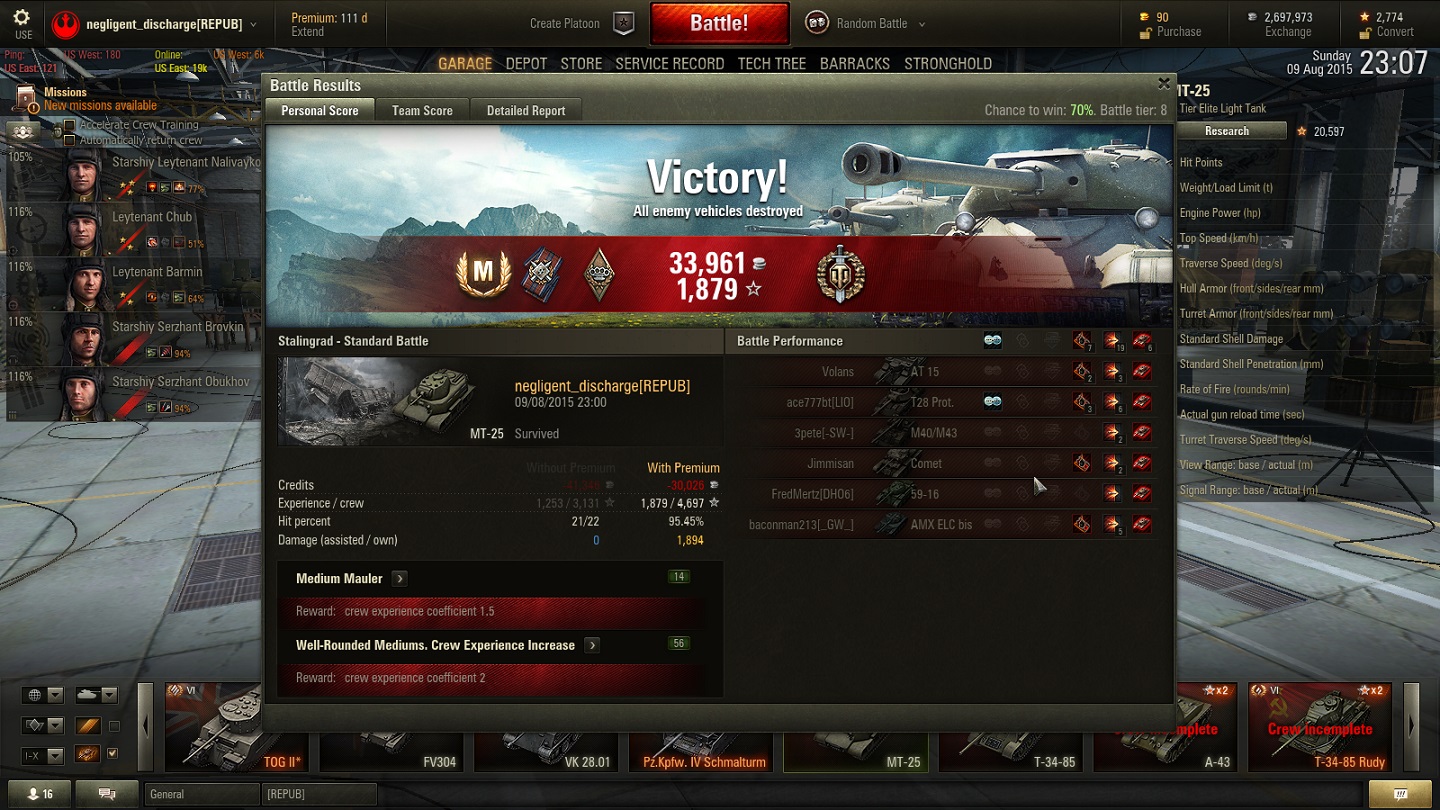Close the Battle Results window
Image resolution: width=1440 pixels, height=810 pixels.
pyautogui.click(x=1163, y=84)
